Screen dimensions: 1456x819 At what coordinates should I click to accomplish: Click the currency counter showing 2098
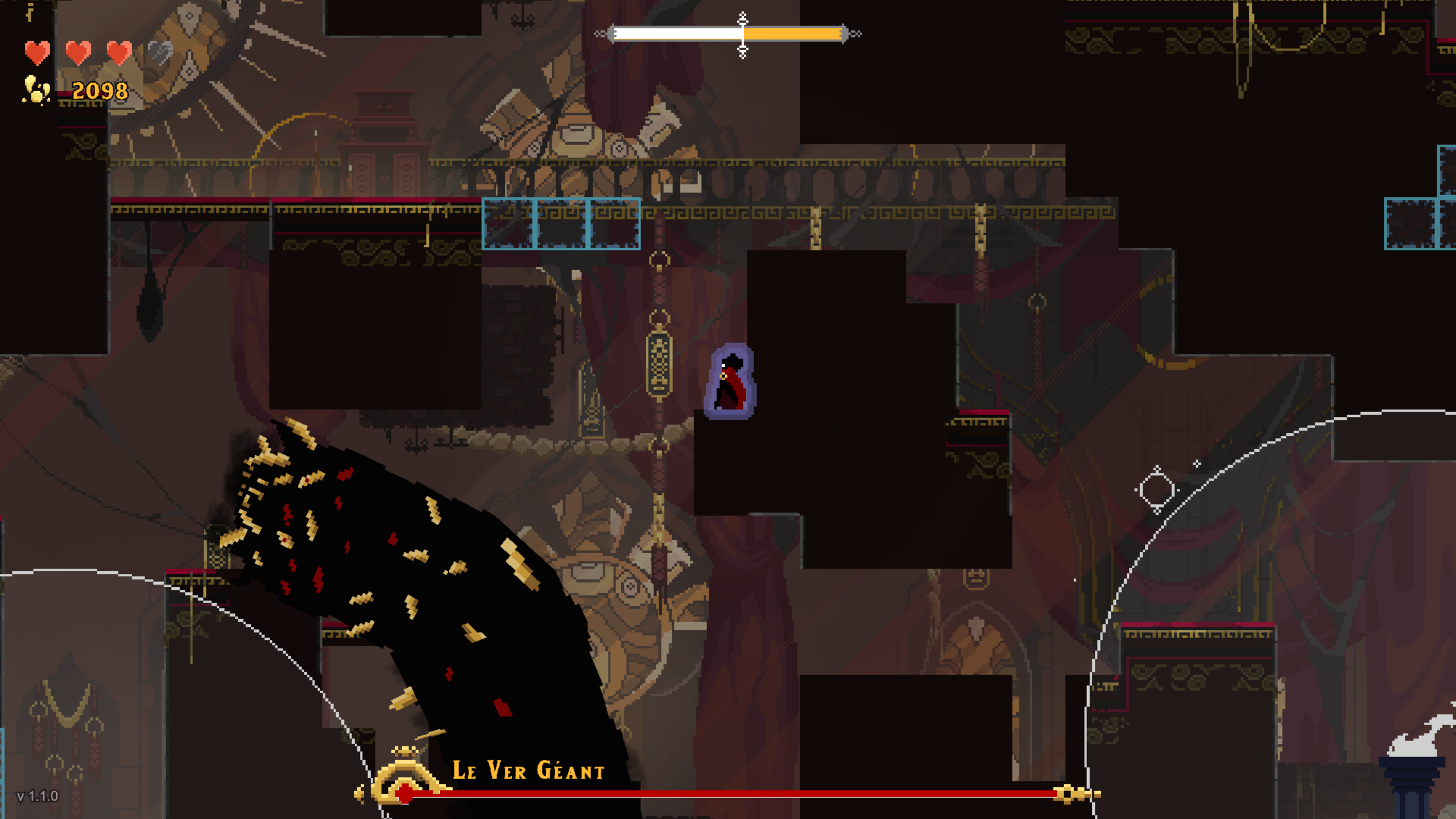click(100, 90)
